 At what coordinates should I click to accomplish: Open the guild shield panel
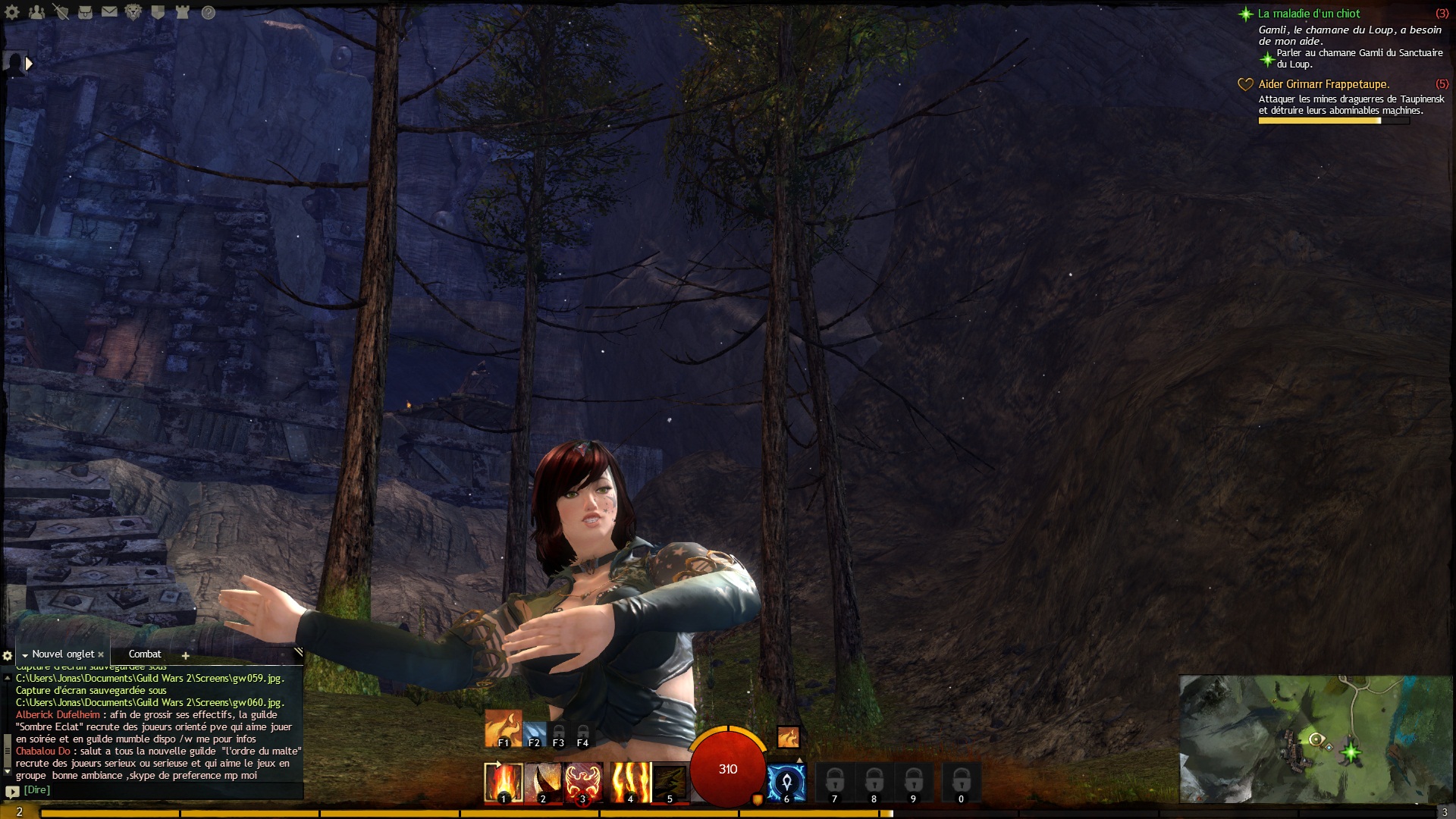tap(158, 12)
